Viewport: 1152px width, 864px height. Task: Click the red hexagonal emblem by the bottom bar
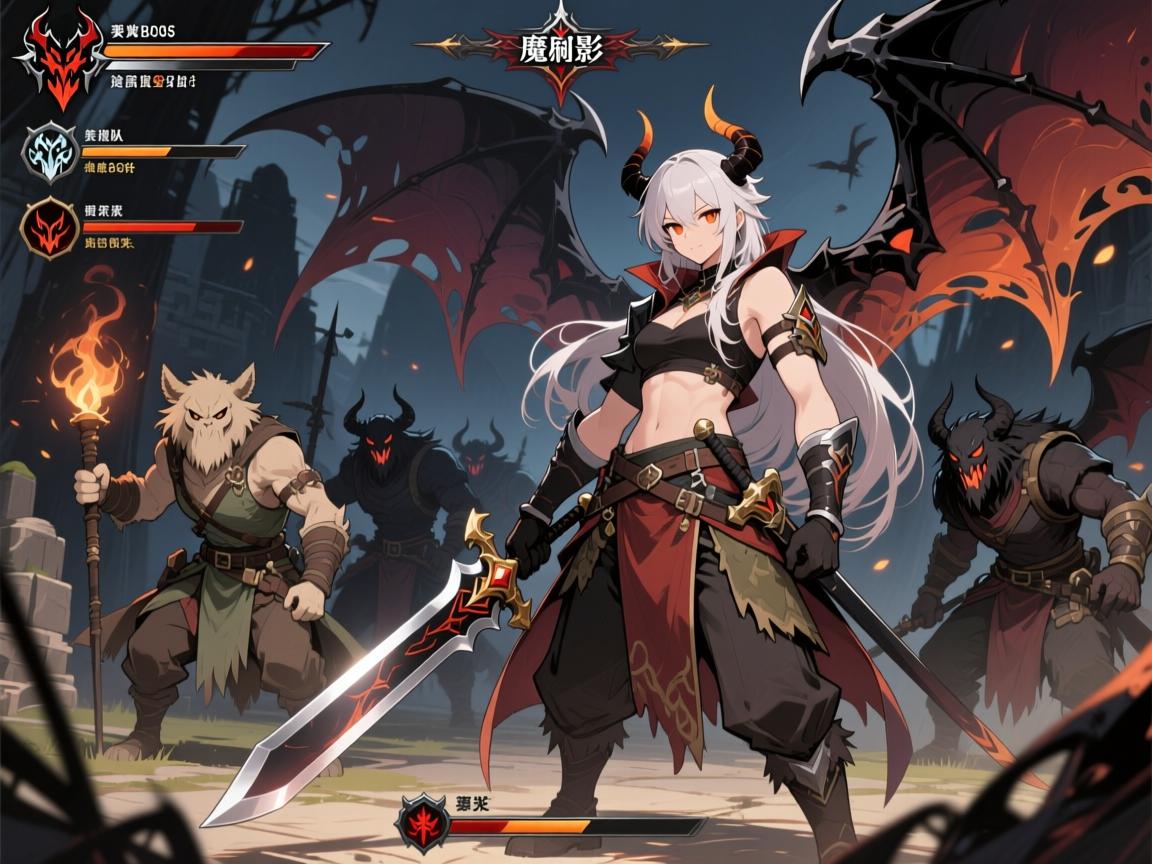coord(420,826)
